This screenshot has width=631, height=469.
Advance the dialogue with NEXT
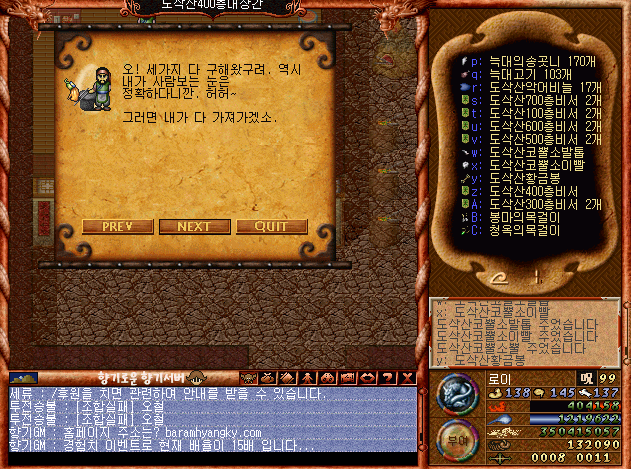(x=194, y=226)
